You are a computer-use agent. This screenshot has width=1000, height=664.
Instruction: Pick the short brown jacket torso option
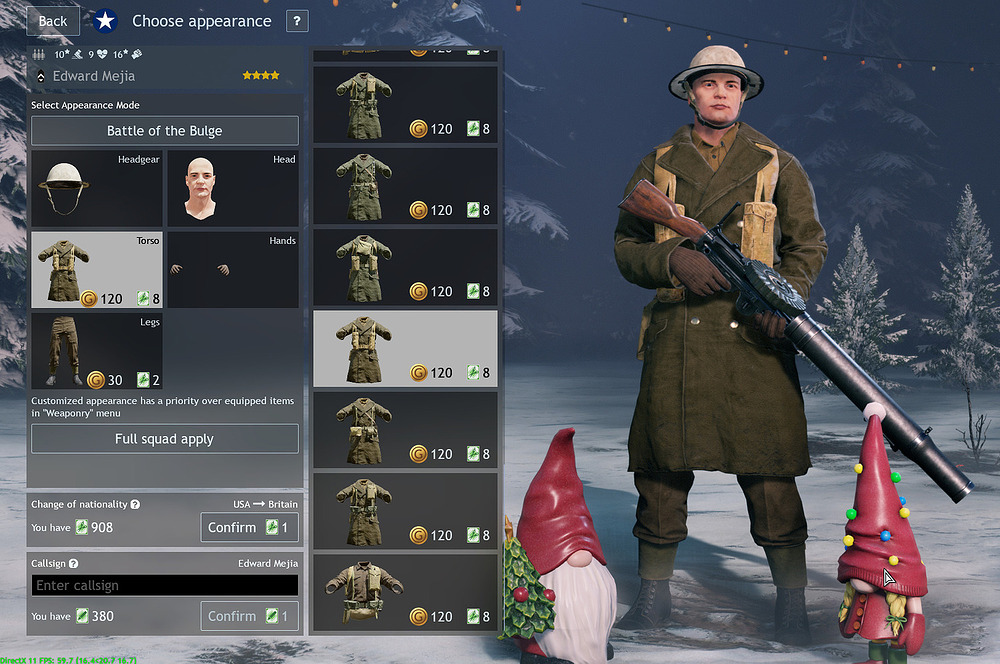[405, 593]
